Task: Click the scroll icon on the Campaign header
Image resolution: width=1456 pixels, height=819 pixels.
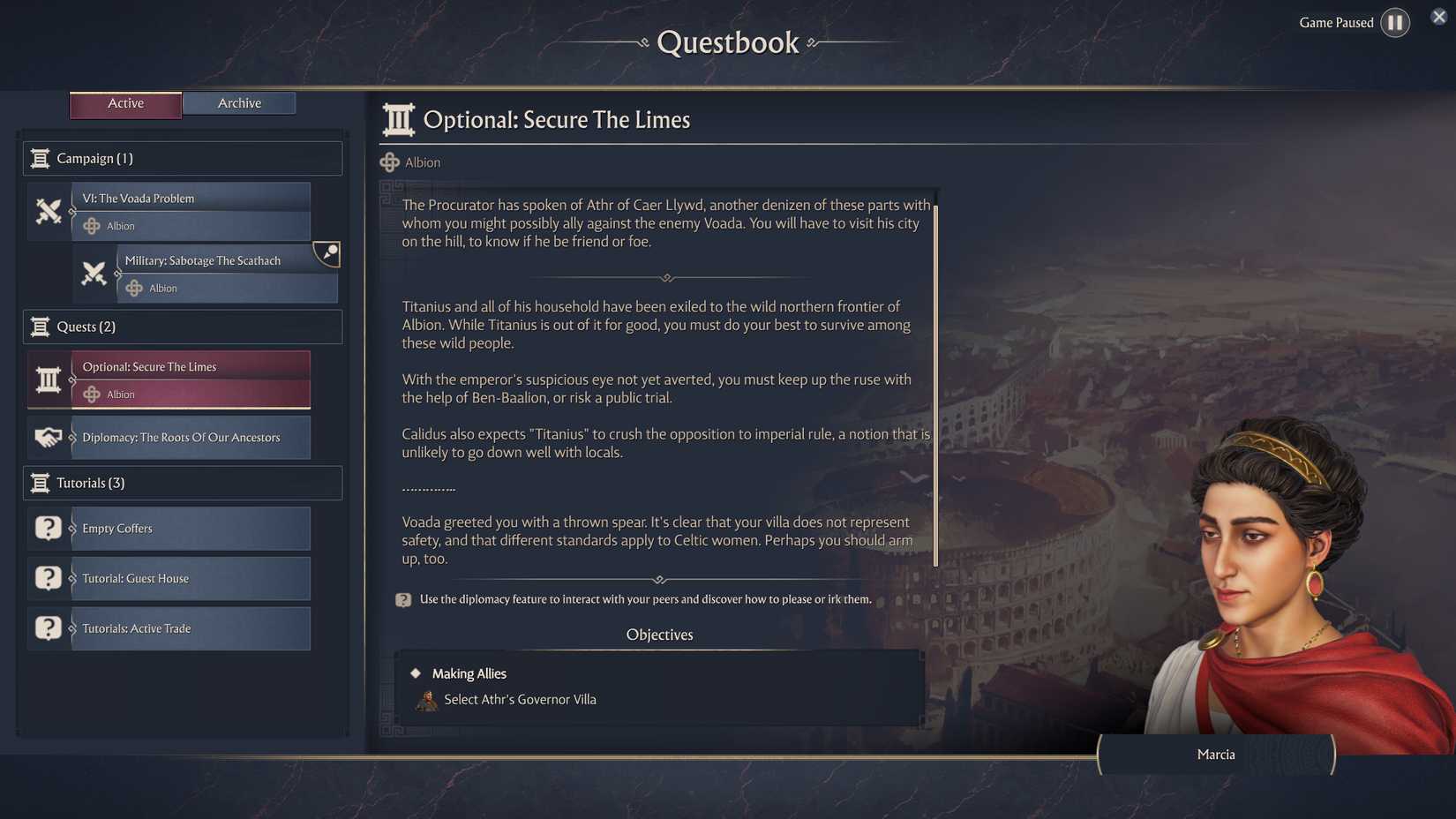Action: click(41, 158)
